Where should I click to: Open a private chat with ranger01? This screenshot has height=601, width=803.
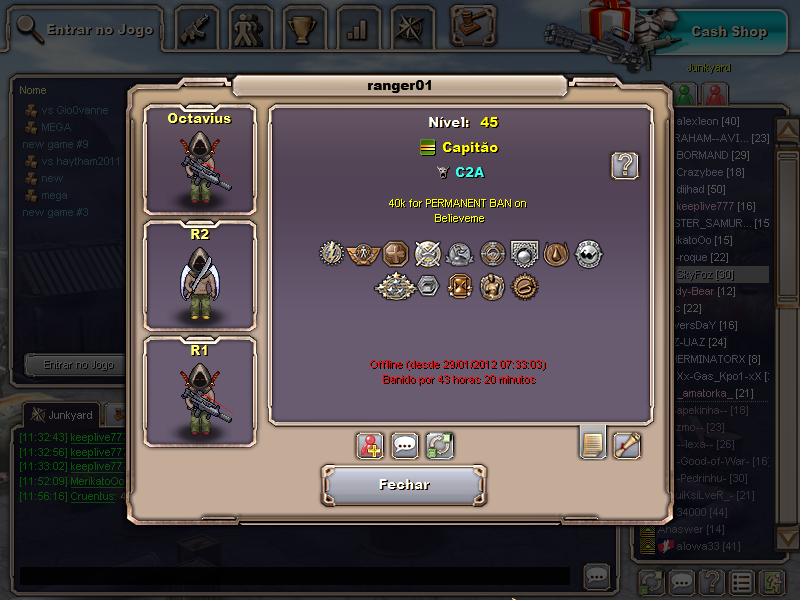(405, 445)
